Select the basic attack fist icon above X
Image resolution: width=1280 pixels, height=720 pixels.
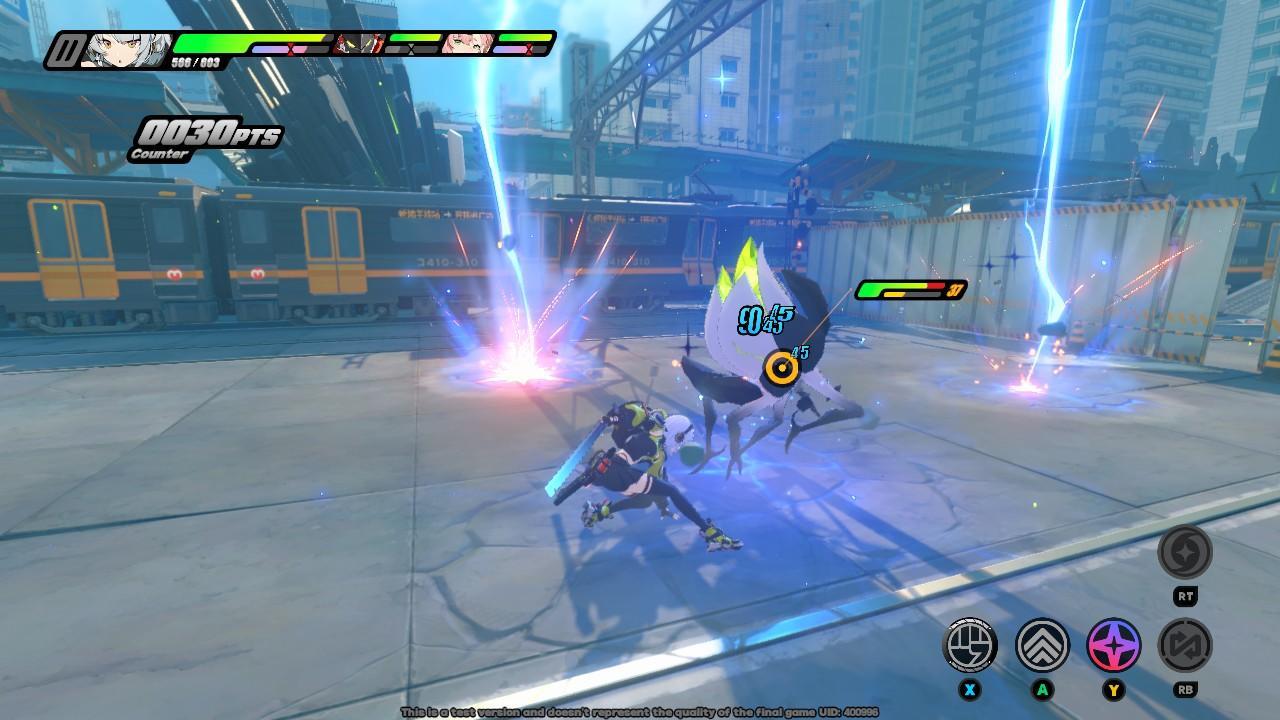click(x=969, y=647)
